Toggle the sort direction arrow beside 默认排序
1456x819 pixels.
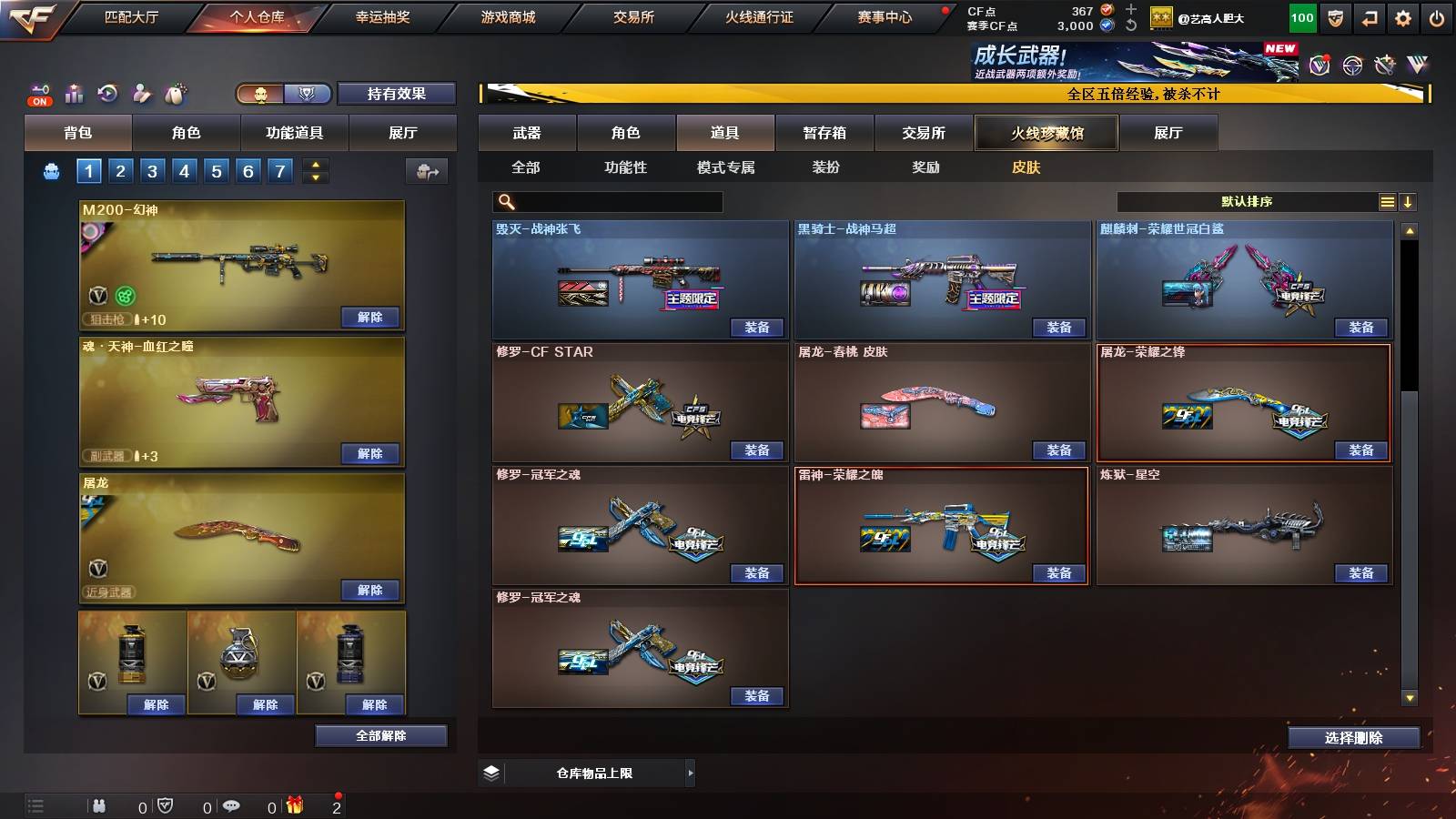[1410, 201]
